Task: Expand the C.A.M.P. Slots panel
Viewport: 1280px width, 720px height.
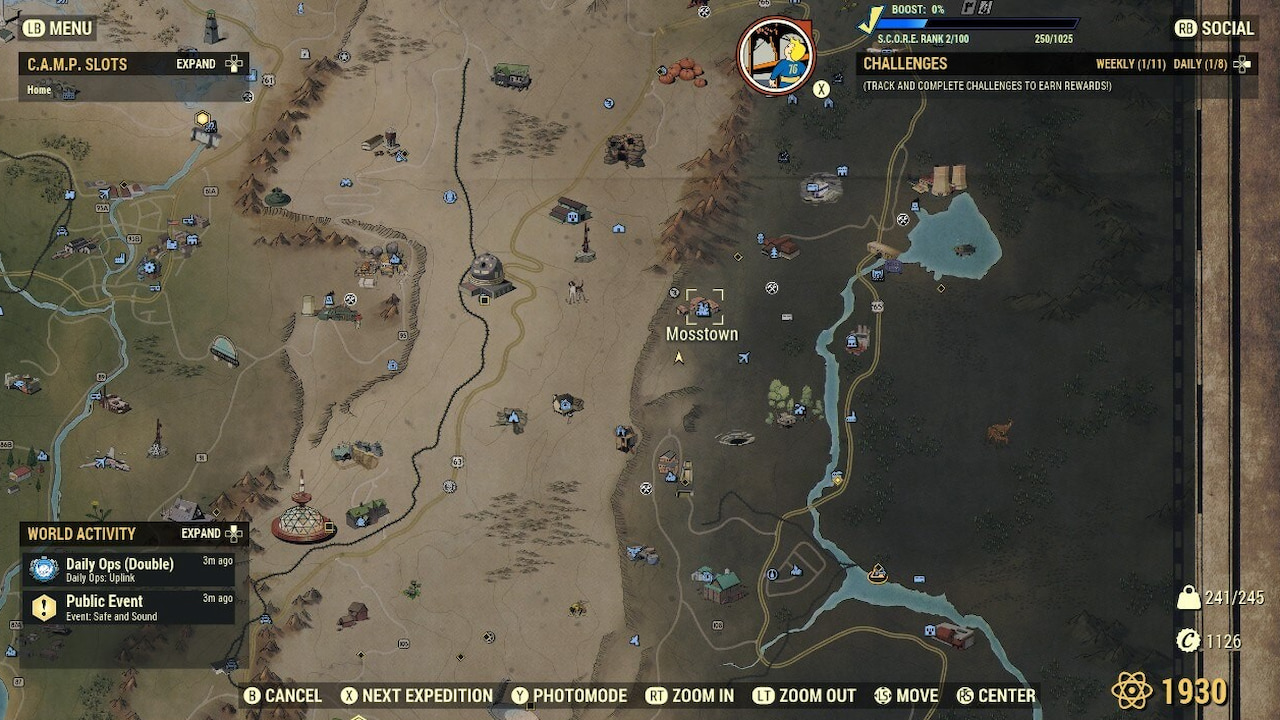Action: click(x=197, y=63)
